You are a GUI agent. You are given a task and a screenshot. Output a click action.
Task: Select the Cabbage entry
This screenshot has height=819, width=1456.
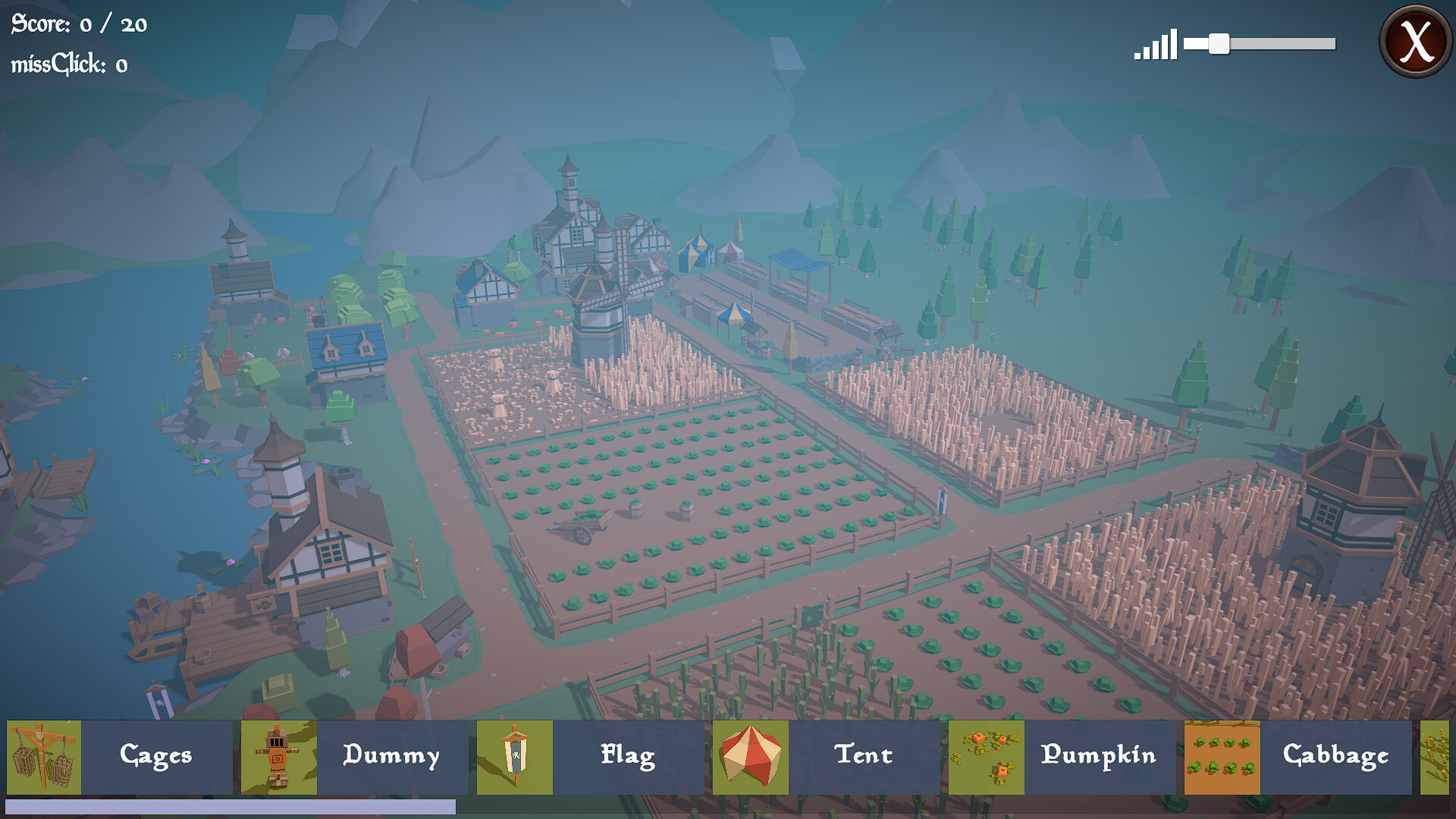(x=1335, y=756)
